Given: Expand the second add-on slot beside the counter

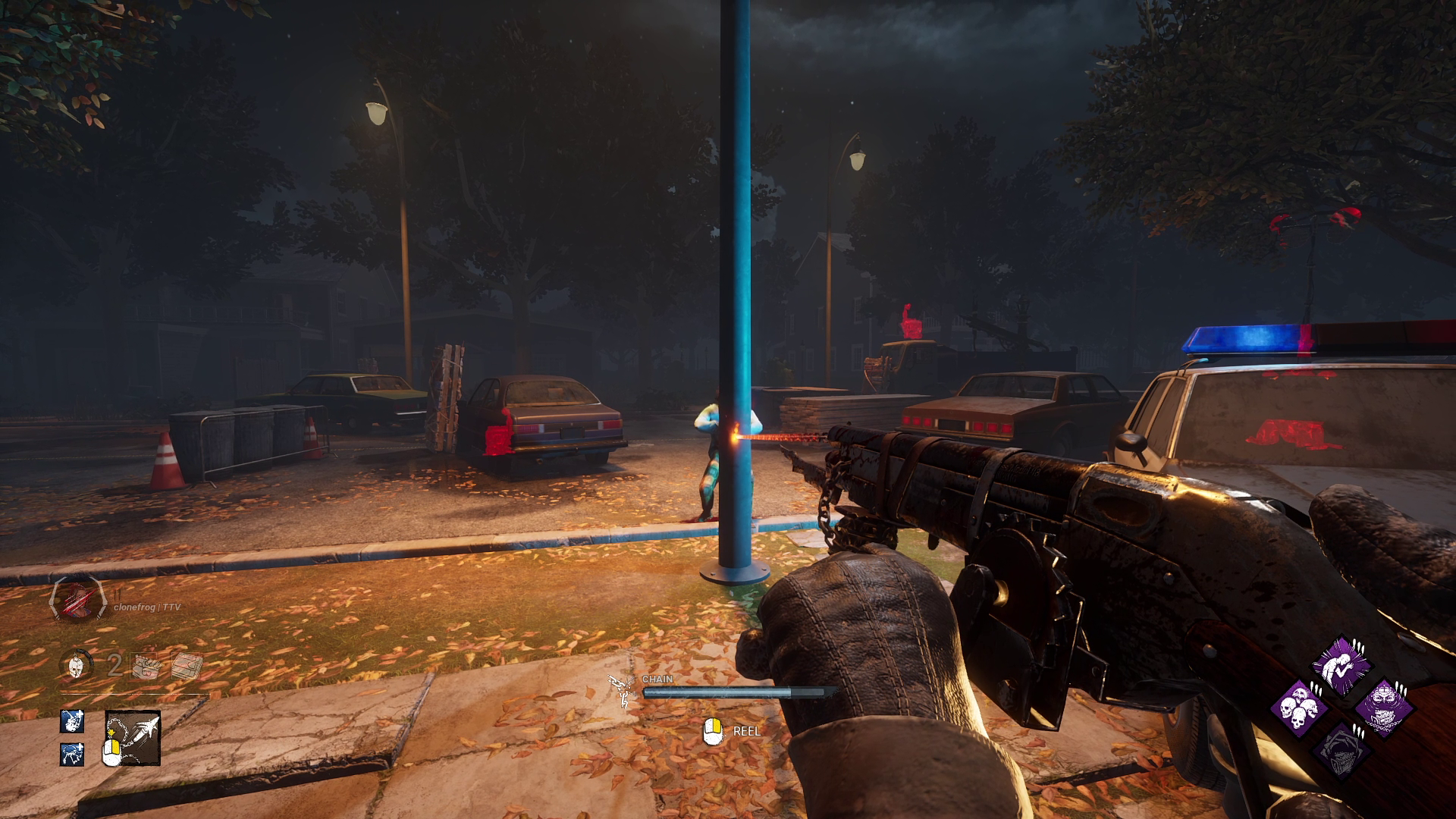Looking at the screenshot, I should pos(186,666).
